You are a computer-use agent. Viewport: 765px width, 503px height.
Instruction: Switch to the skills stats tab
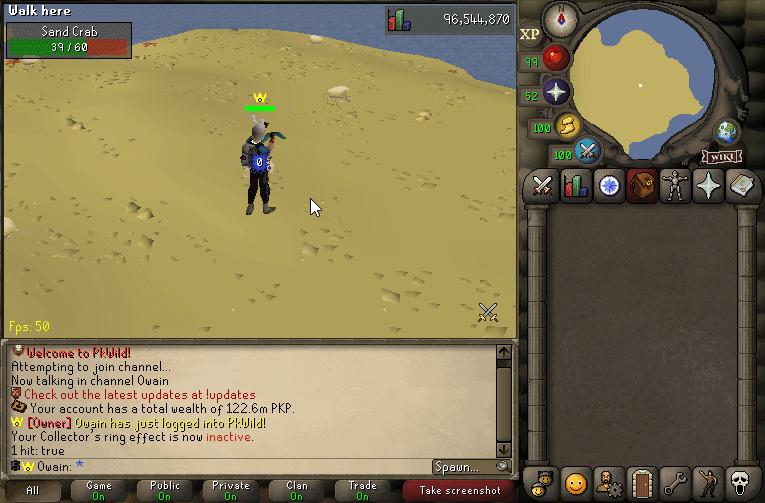tap(575, 186)
